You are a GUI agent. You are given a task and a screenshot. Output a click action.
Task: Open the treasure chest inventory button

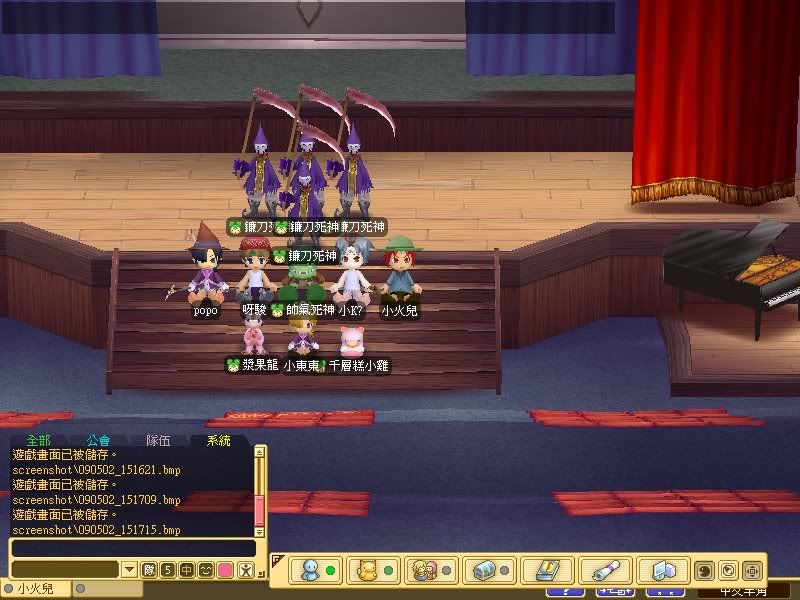click(486, 570)
